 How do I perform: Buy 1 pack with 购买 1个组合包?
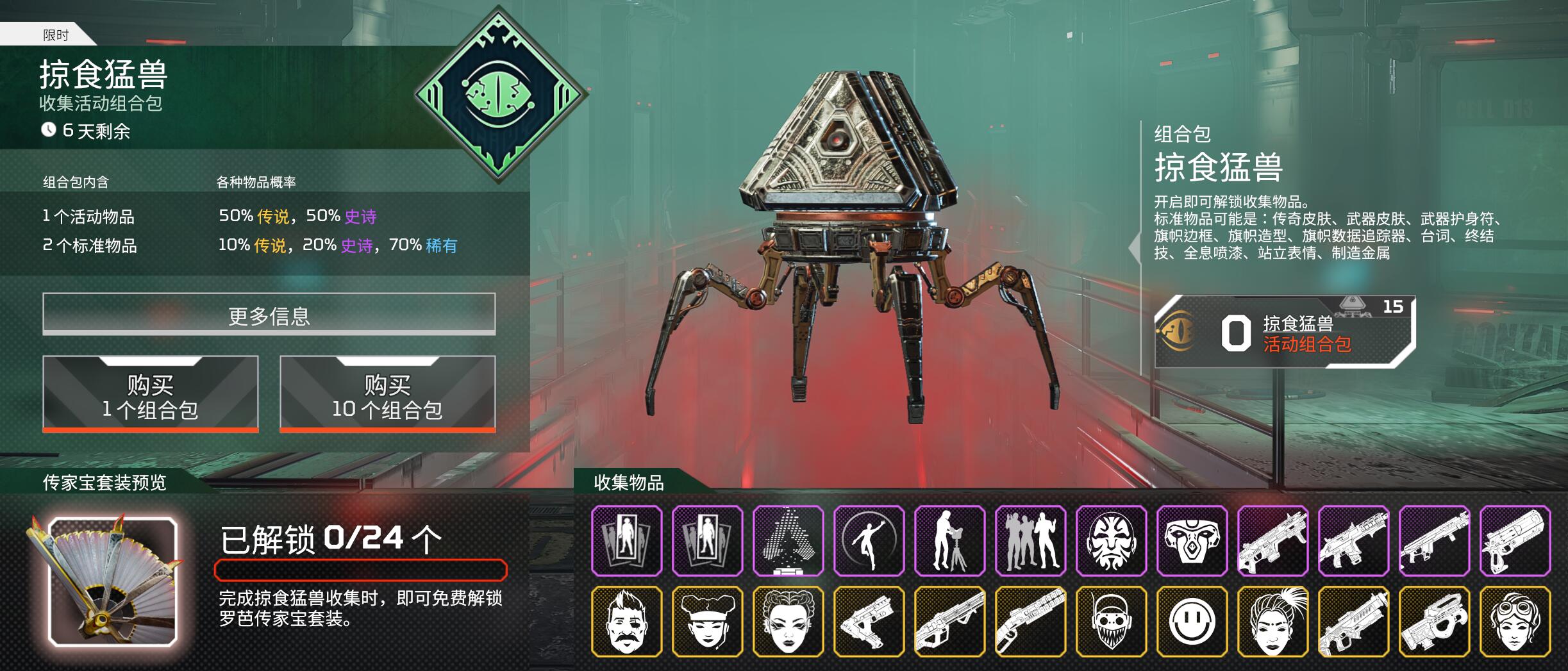[x=151, y=394]
